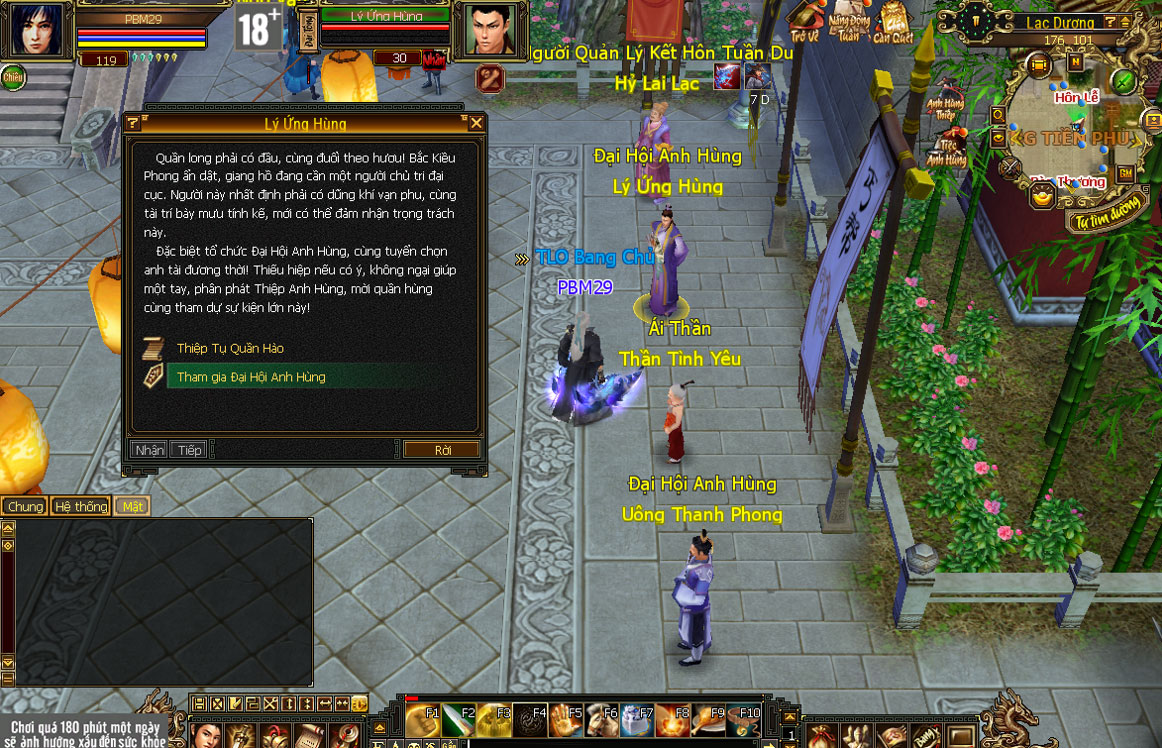This screenshot has height=748, width=1162.
Task: Open the Năng Động Tuần activity icon
Action: pos(848,22)
